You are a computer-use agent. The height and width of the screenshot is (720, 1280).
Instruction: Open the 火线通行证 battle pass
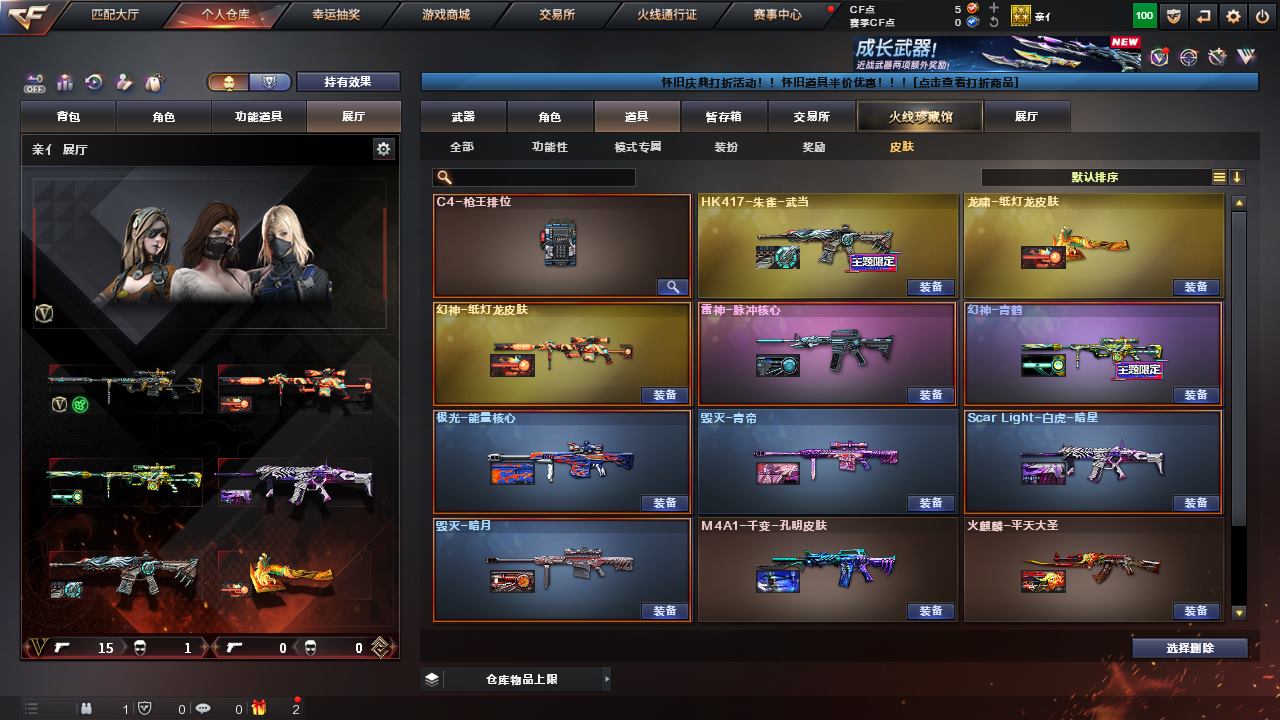666,15
